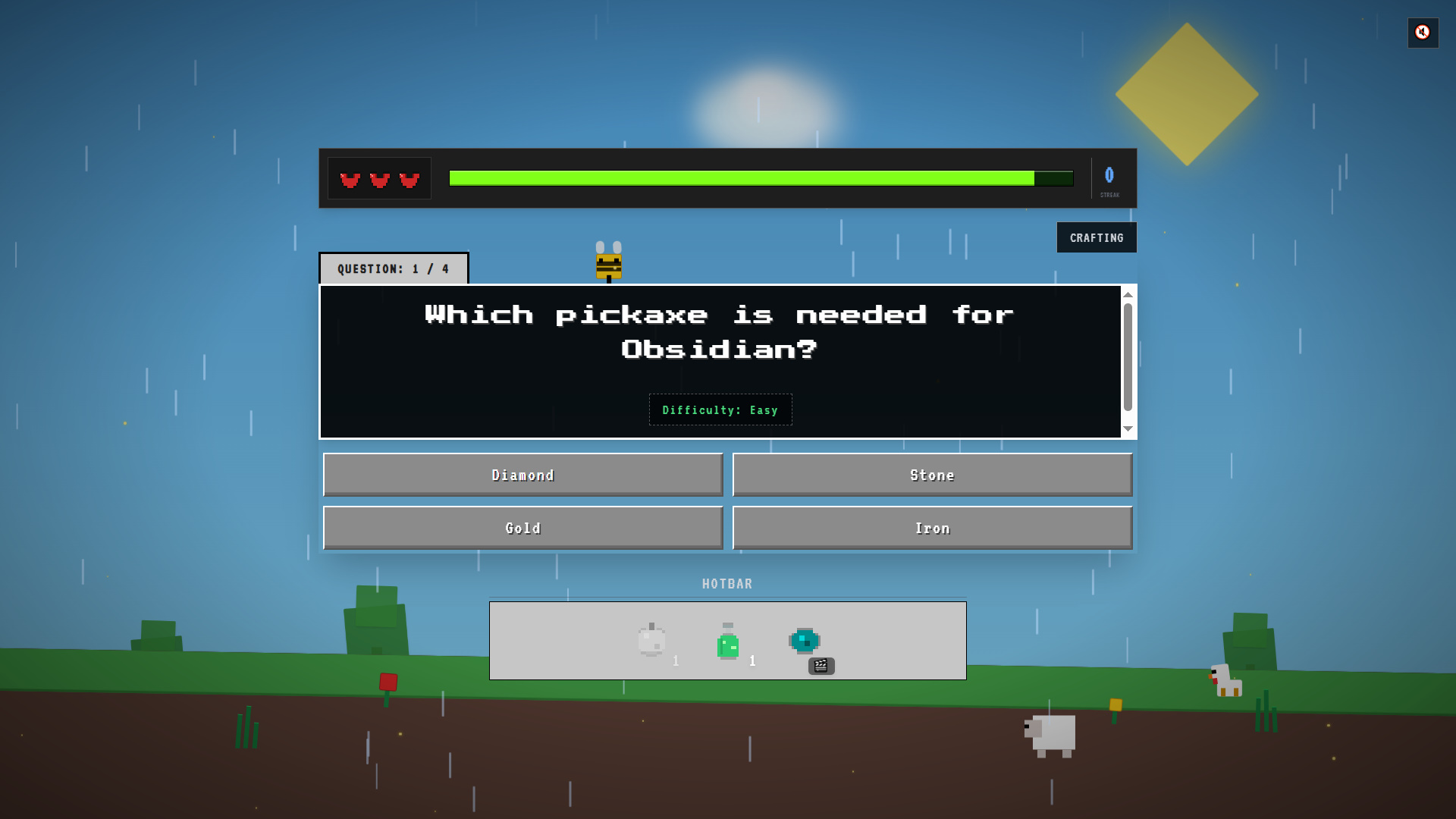Click the QUESTION: 1 / 4 tab
The width and height of the screenshot is (1456, 819).
(393, 268)
